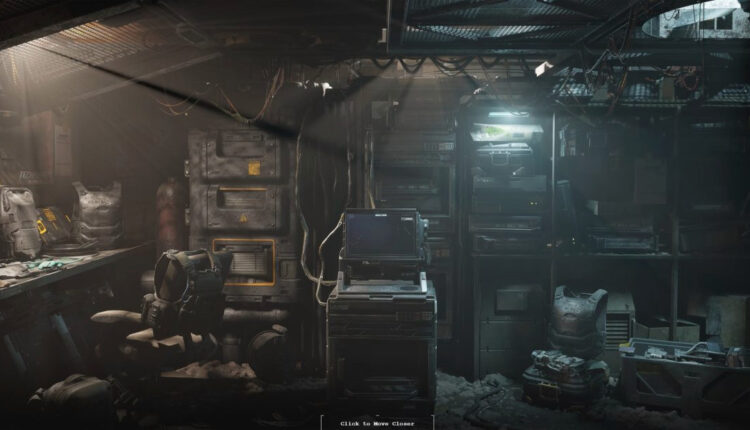Click the "Click to Move Closer" prompt

coord(376,423)
